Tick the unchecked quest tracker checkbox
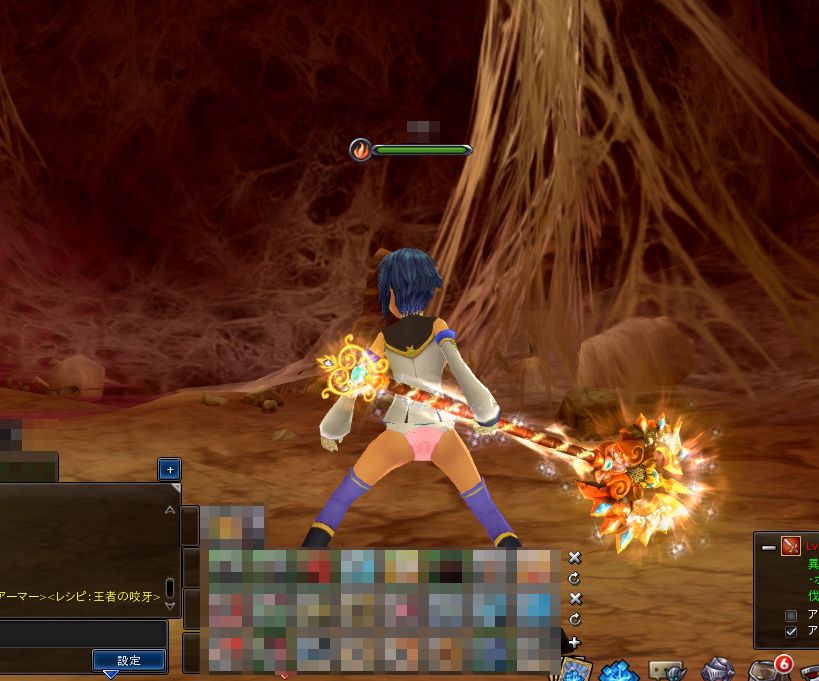Image resolution: width=819 pixels, height=681 pixels. tap(792, 615)
